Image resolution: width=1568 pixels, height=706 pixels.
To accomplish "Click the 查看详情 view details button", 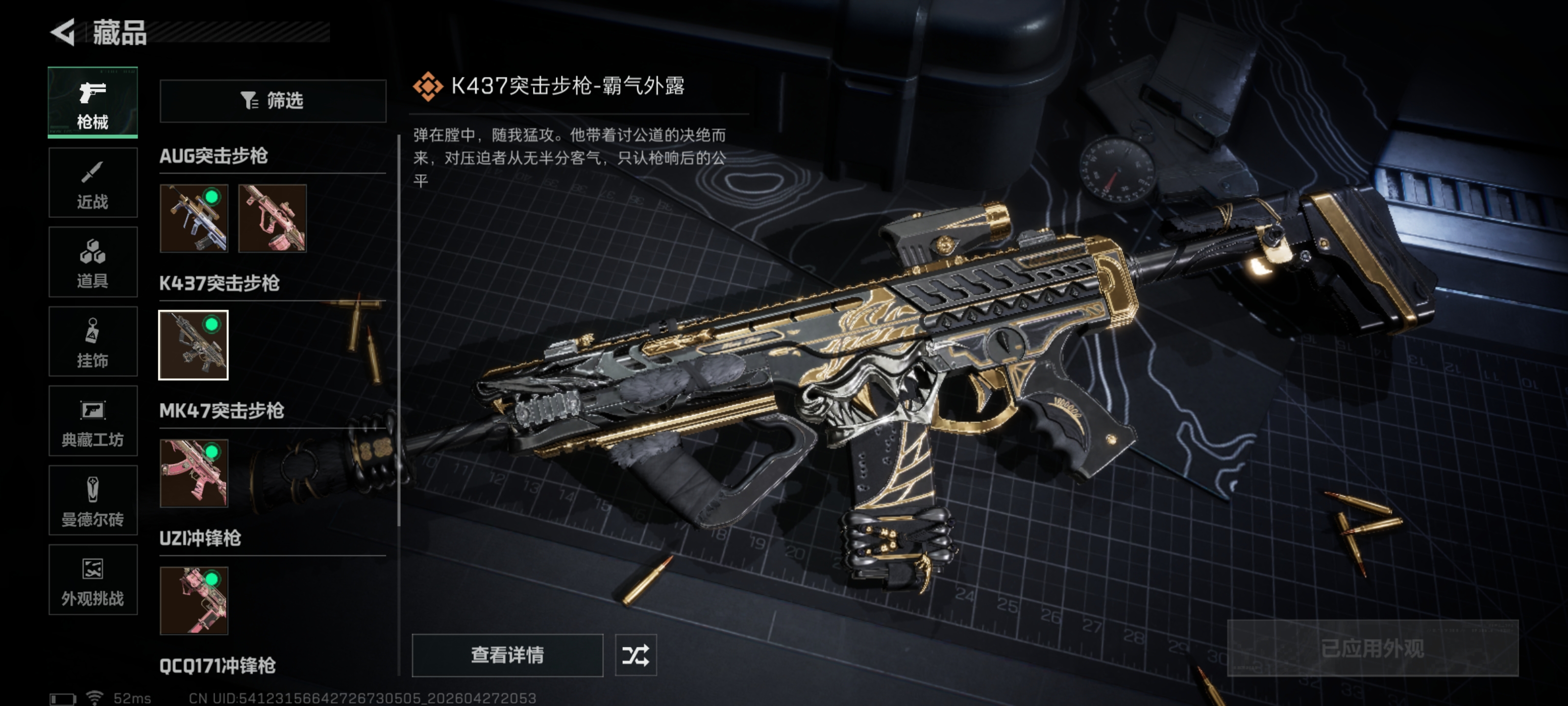I will 507,656.
